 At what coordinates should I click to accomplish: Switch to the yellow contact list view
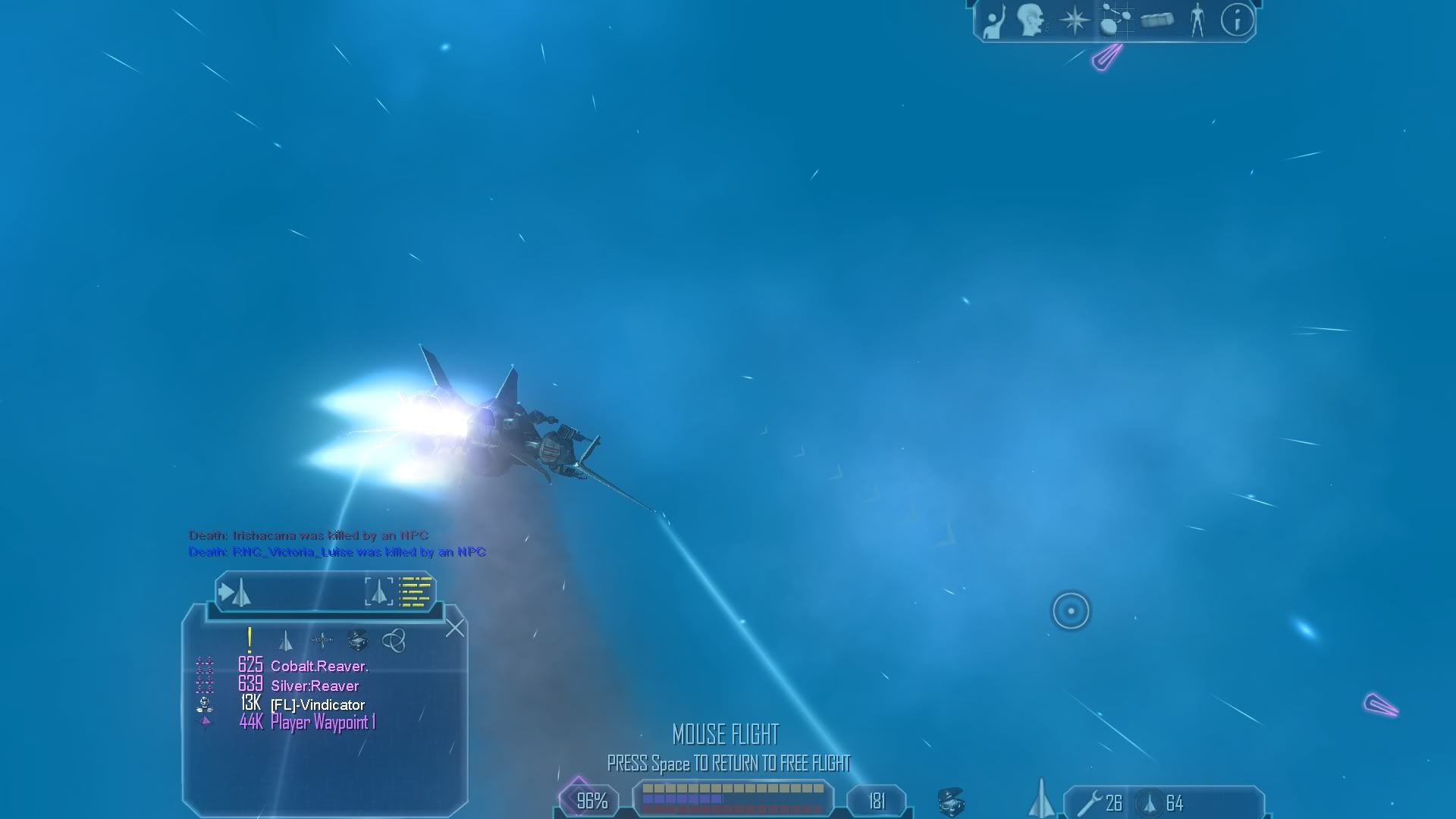point(415,591)
